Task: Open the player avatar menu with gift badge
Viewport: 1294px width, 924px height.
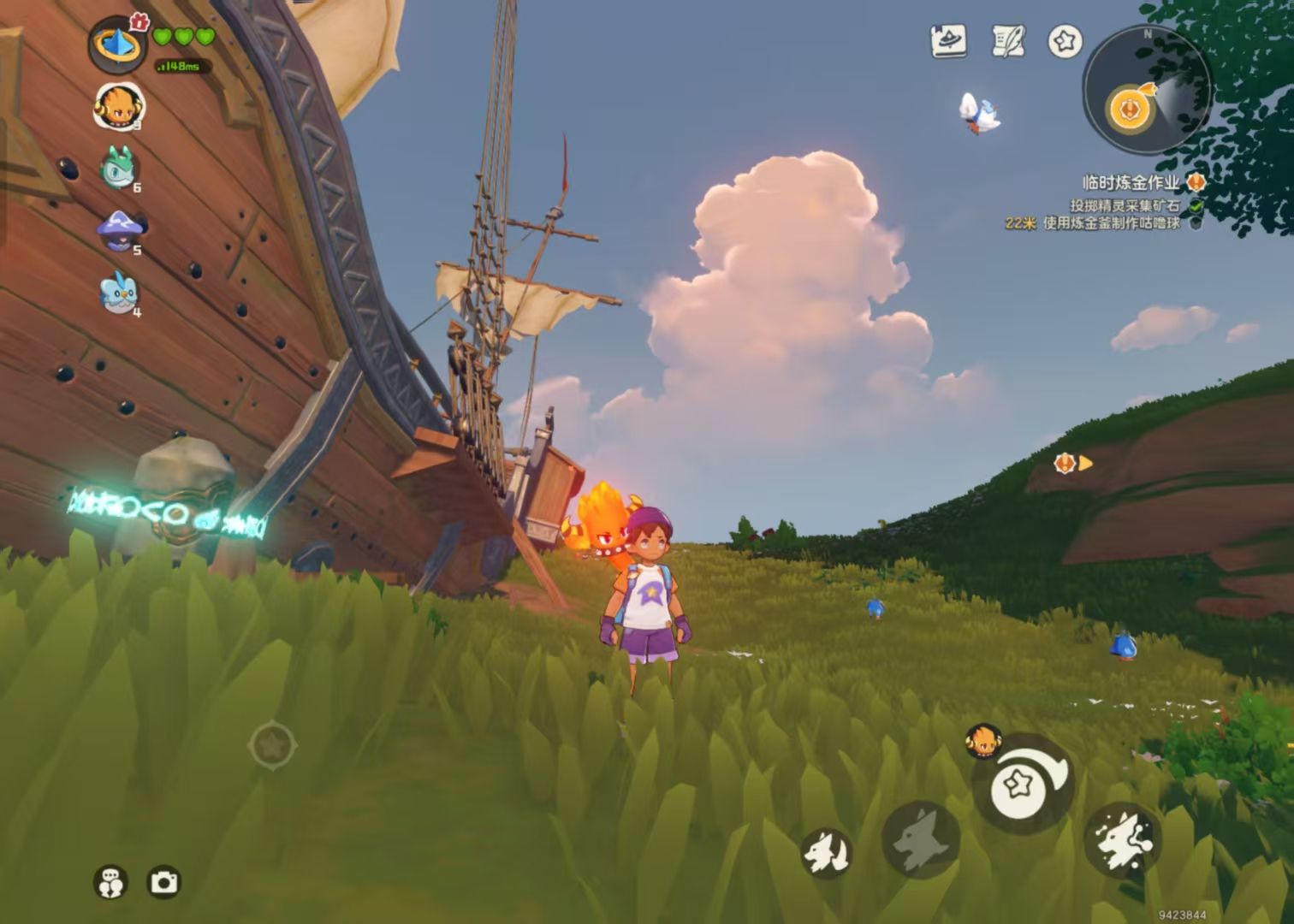Action: 117,44
